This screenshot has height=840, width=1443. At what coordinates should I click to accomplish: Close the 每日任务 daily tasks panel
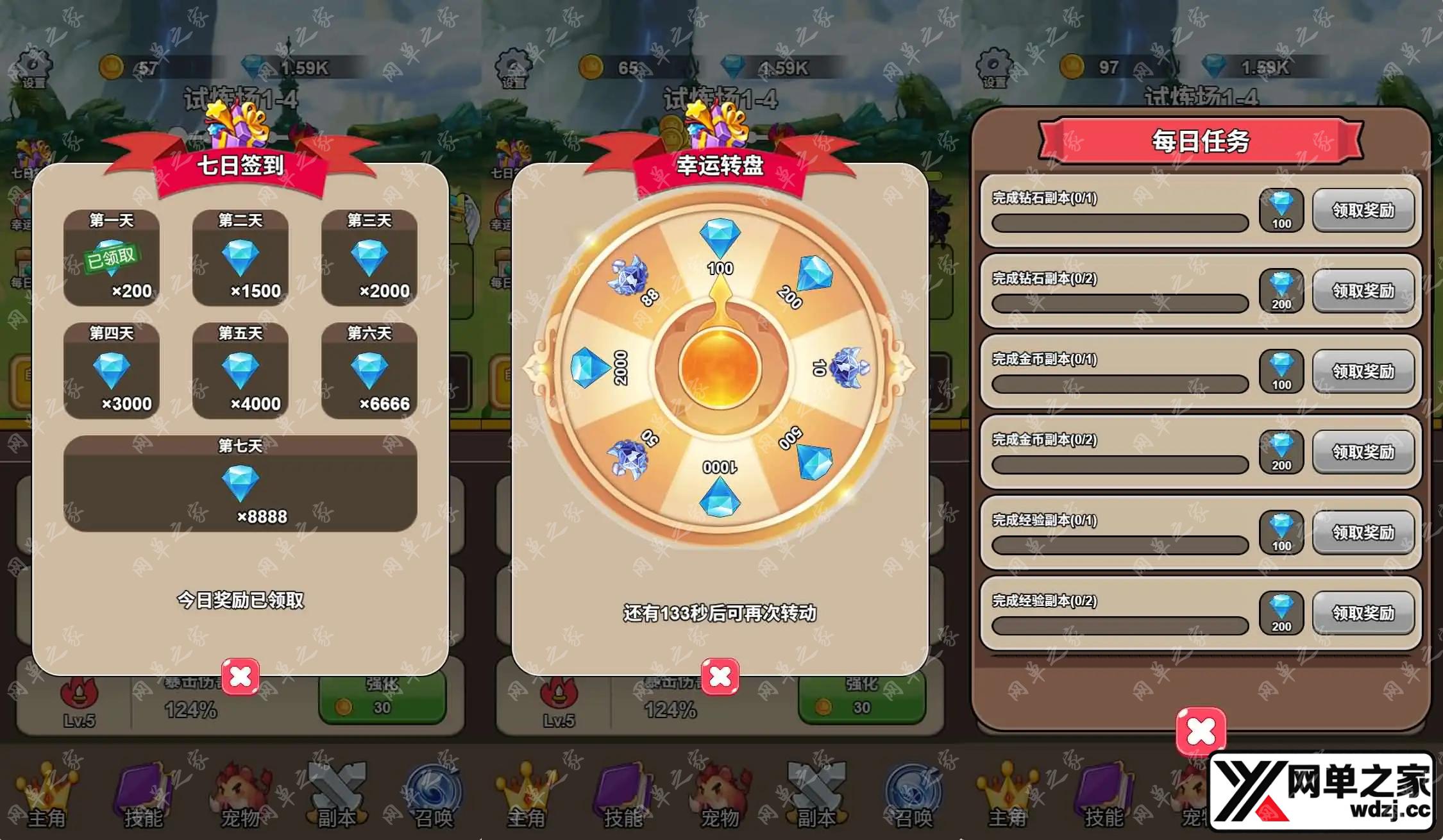[1201, 731]
